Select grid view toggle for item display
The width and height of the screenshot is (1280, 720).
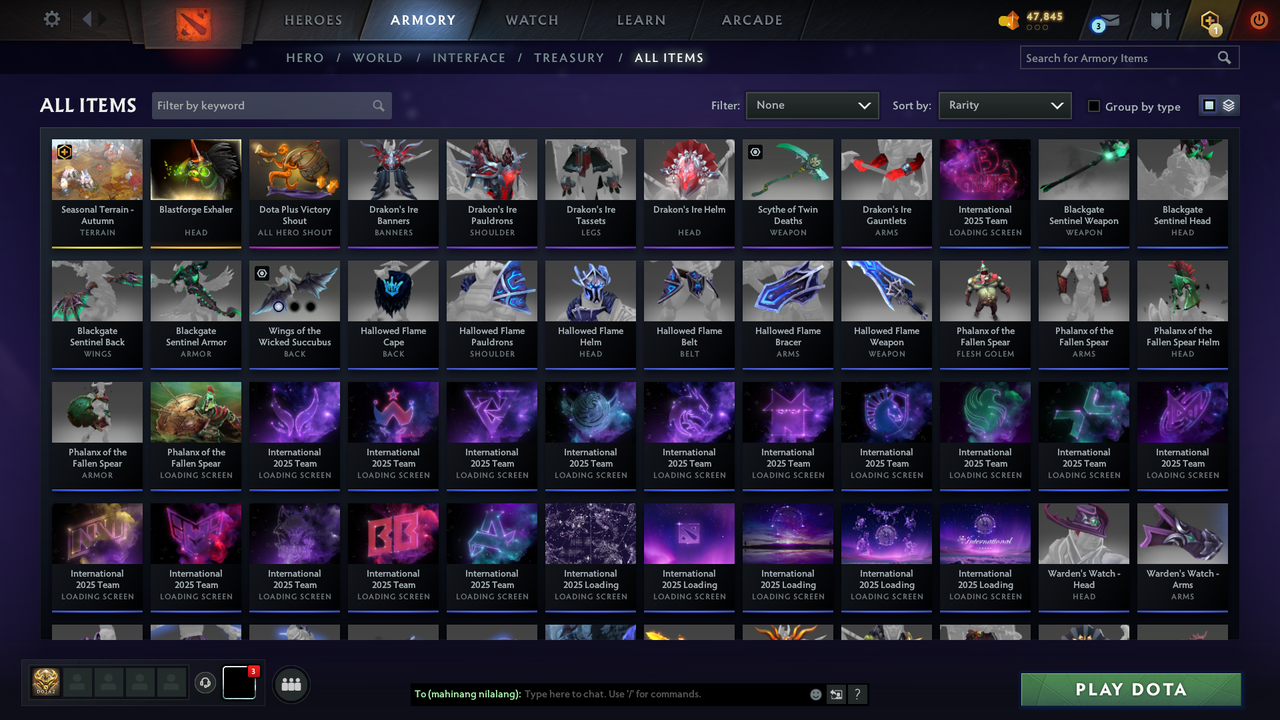pyautogui.click(x=1210, y=104)
